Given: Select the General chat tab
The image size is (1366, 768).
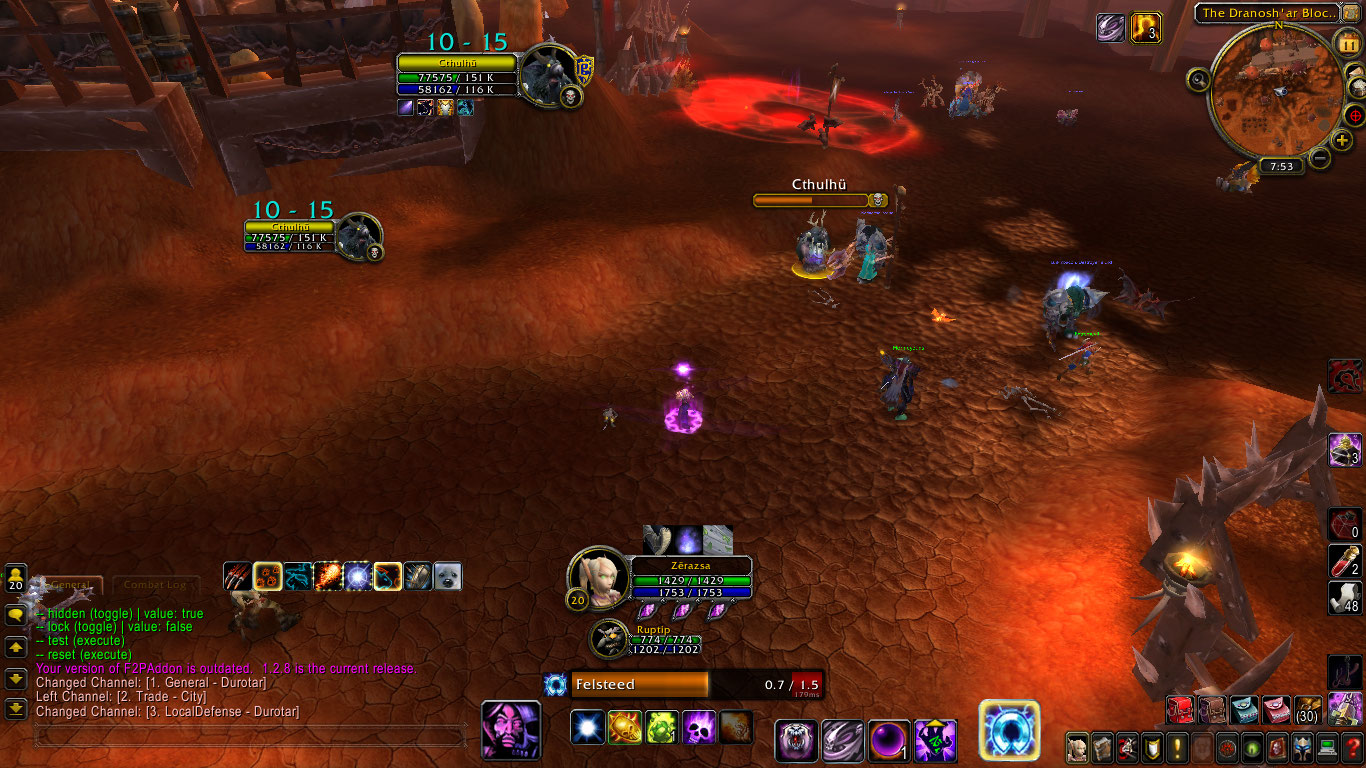Looking at the screenshot, I should coord(70,584).
